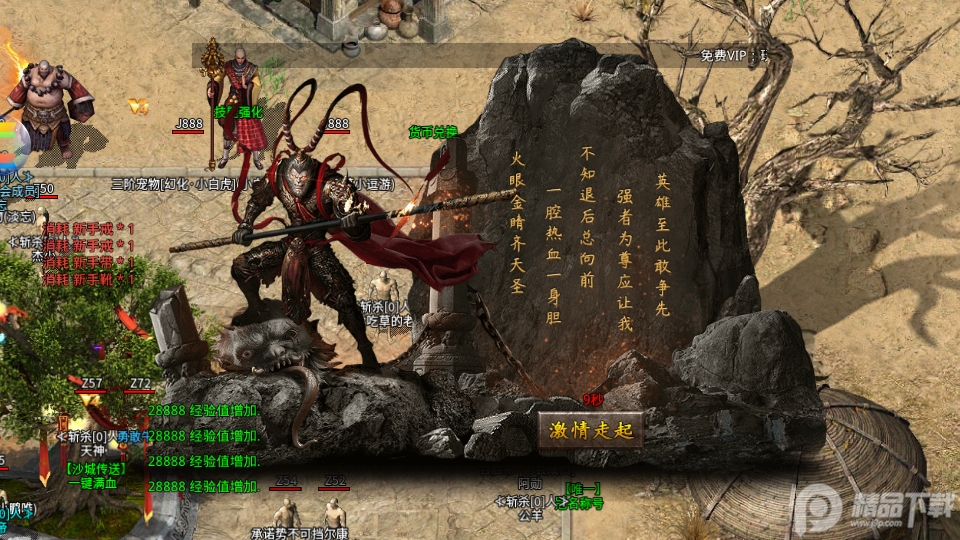The height and width of the screenshot is (540, 960).
Task: Click the 激情走起 start button
Action: pos(590,431)
